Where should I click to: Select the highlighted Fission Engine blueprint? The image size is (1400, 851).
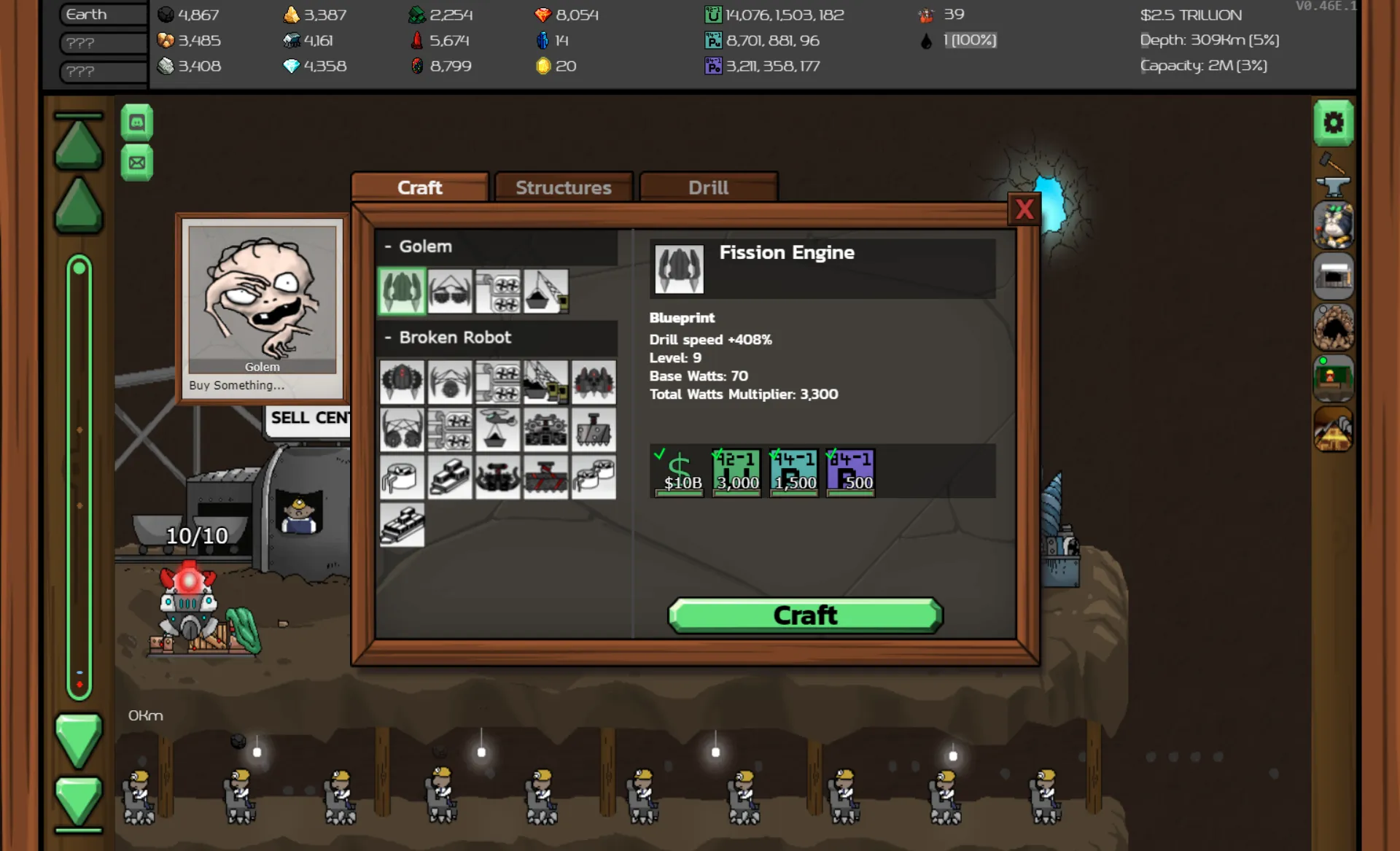click(402, 291)
